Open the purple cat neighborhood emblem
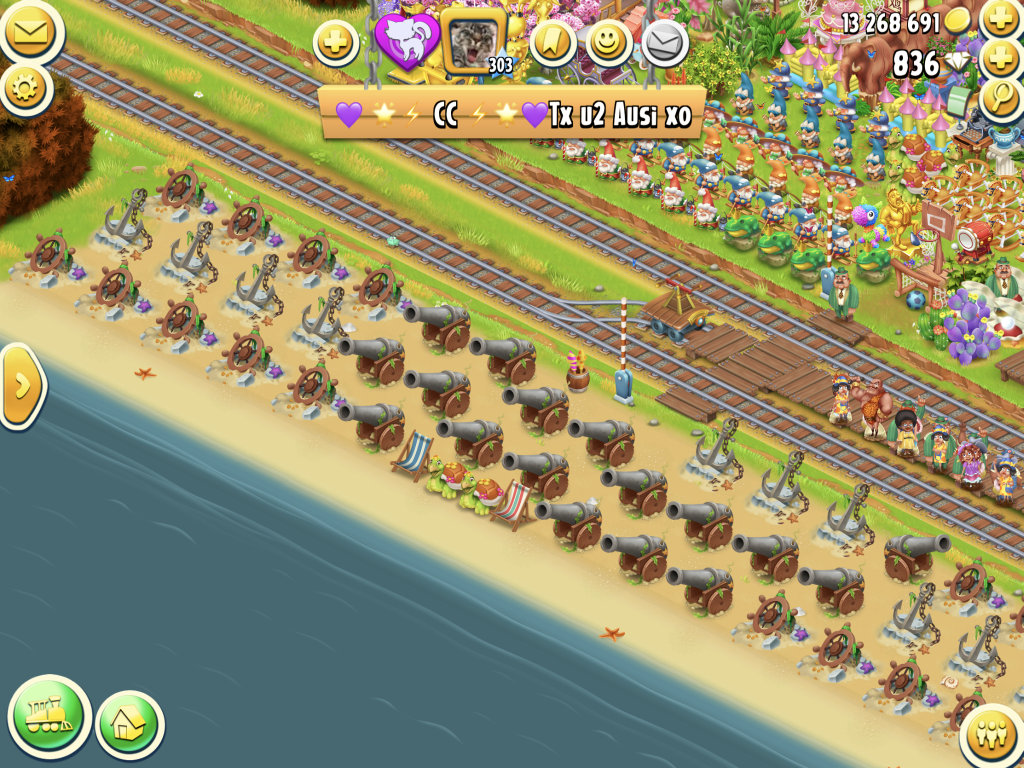The height and width of the screenshot is (768, 1024). click(x=406, y=42)
